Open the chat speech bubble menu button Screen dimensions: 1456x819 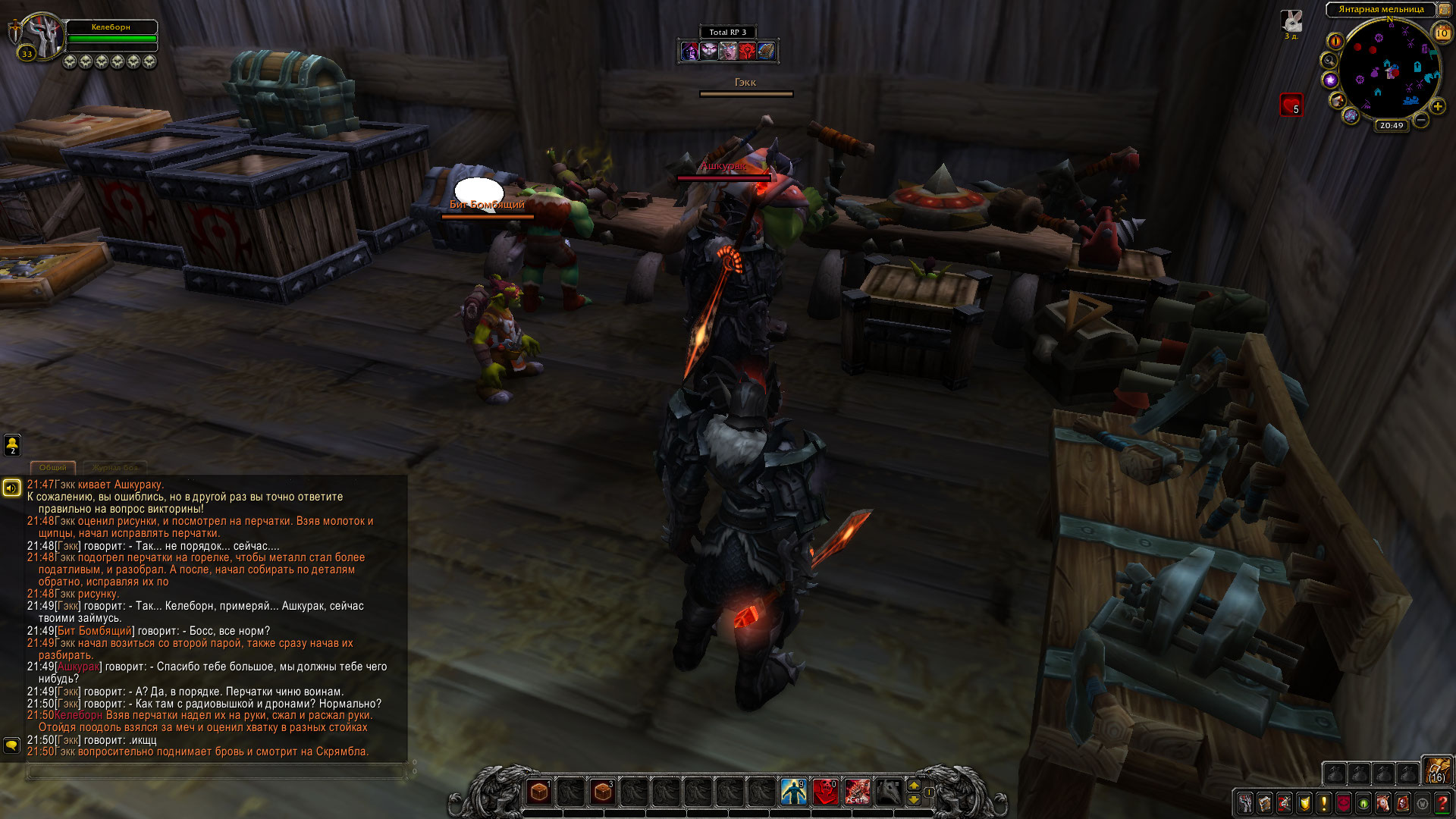(x=11, y=745)
